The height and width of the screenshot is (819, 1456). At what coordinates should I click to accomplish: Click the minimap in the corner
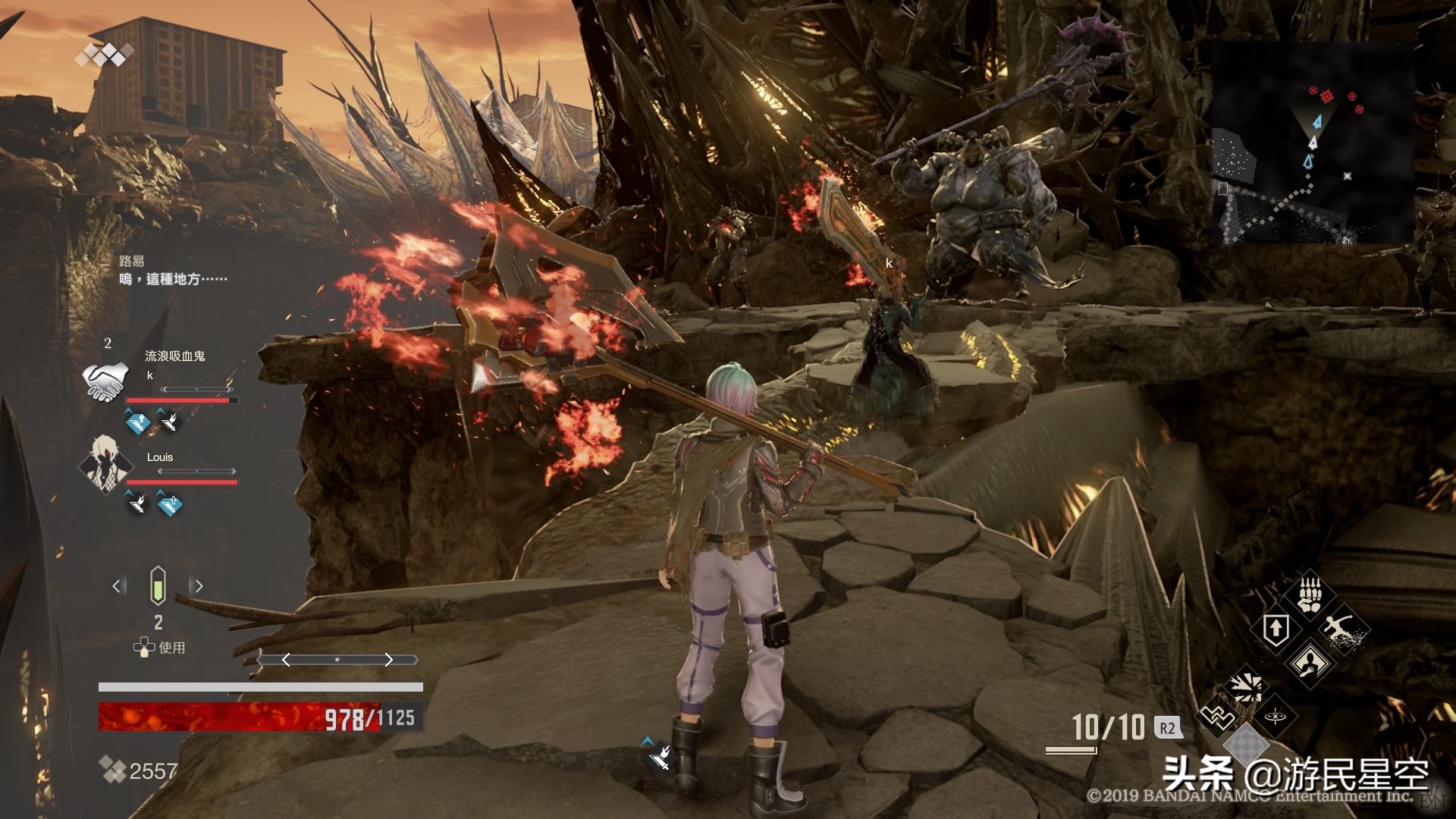pos(1312,143)
